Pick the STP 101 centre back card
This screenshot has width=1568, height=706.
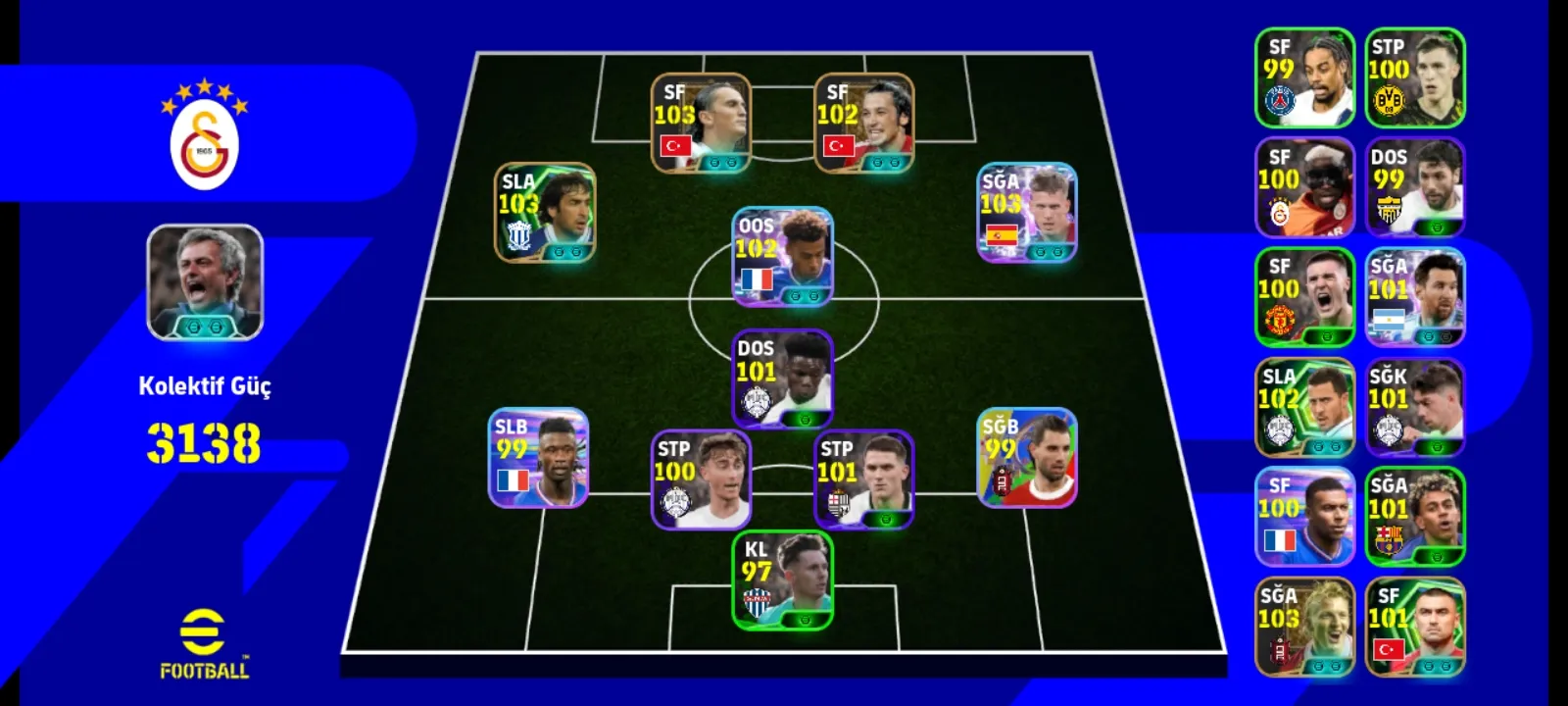click(x=863, y=479)
